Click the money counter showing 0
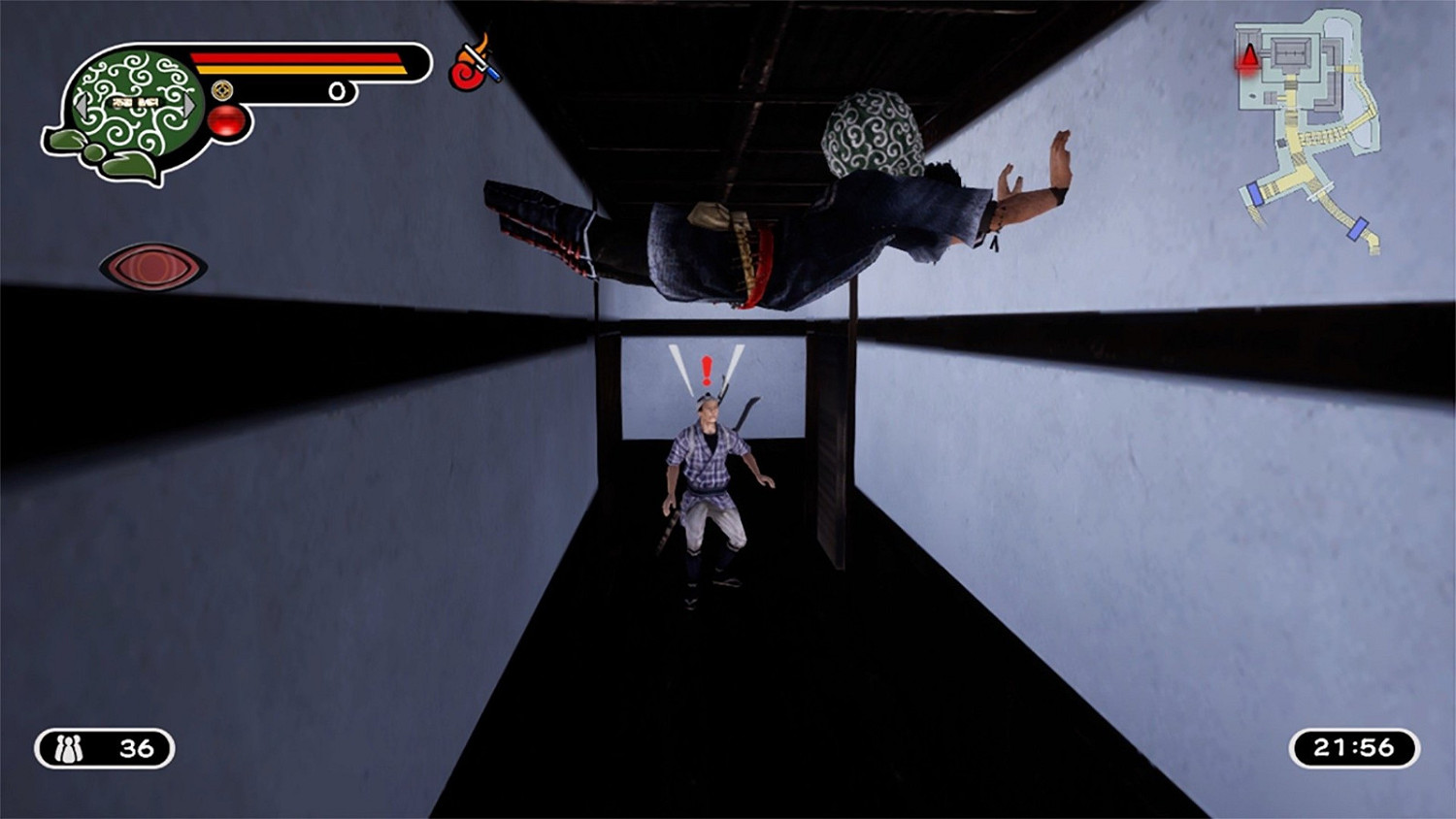Image resolution: width=1456 pixels, height=819 pixels. point(338,90)
